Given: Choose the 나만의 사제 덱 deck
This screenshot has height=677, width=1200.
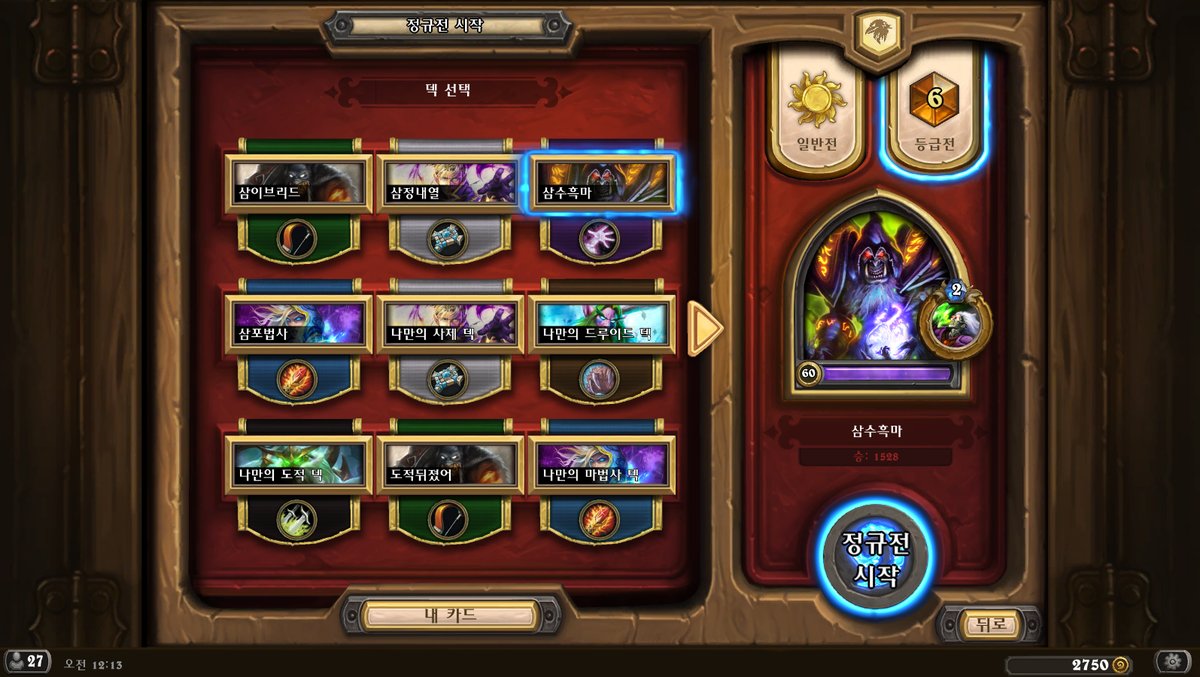Looking at the screenshot, I should pos(449,324).
